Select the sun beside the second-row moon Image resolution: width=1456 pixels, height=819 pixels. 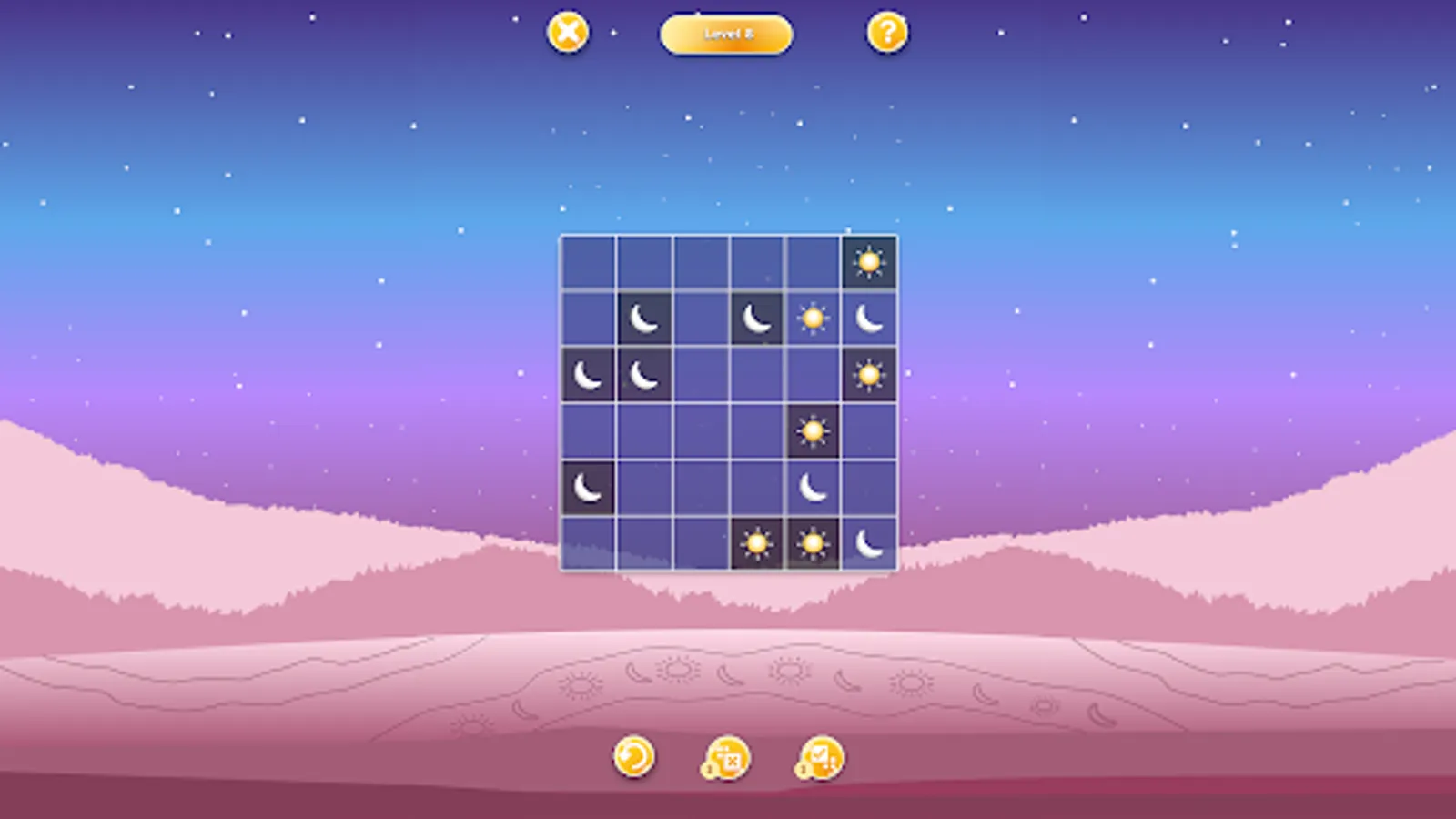pos(813,318)
